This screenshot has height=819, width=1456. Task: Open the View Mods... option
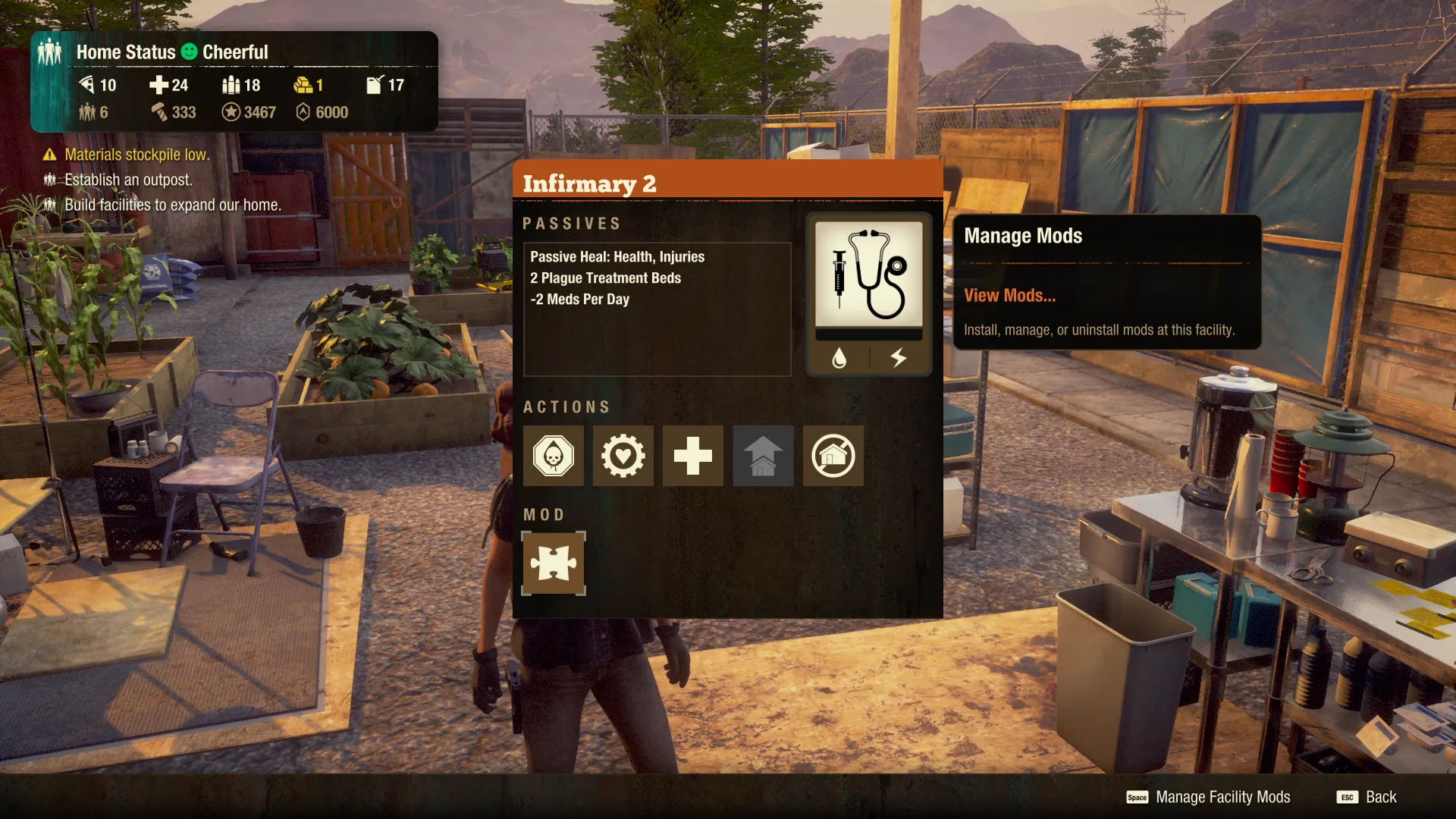pyautogui.click(x=1009, y=296)
